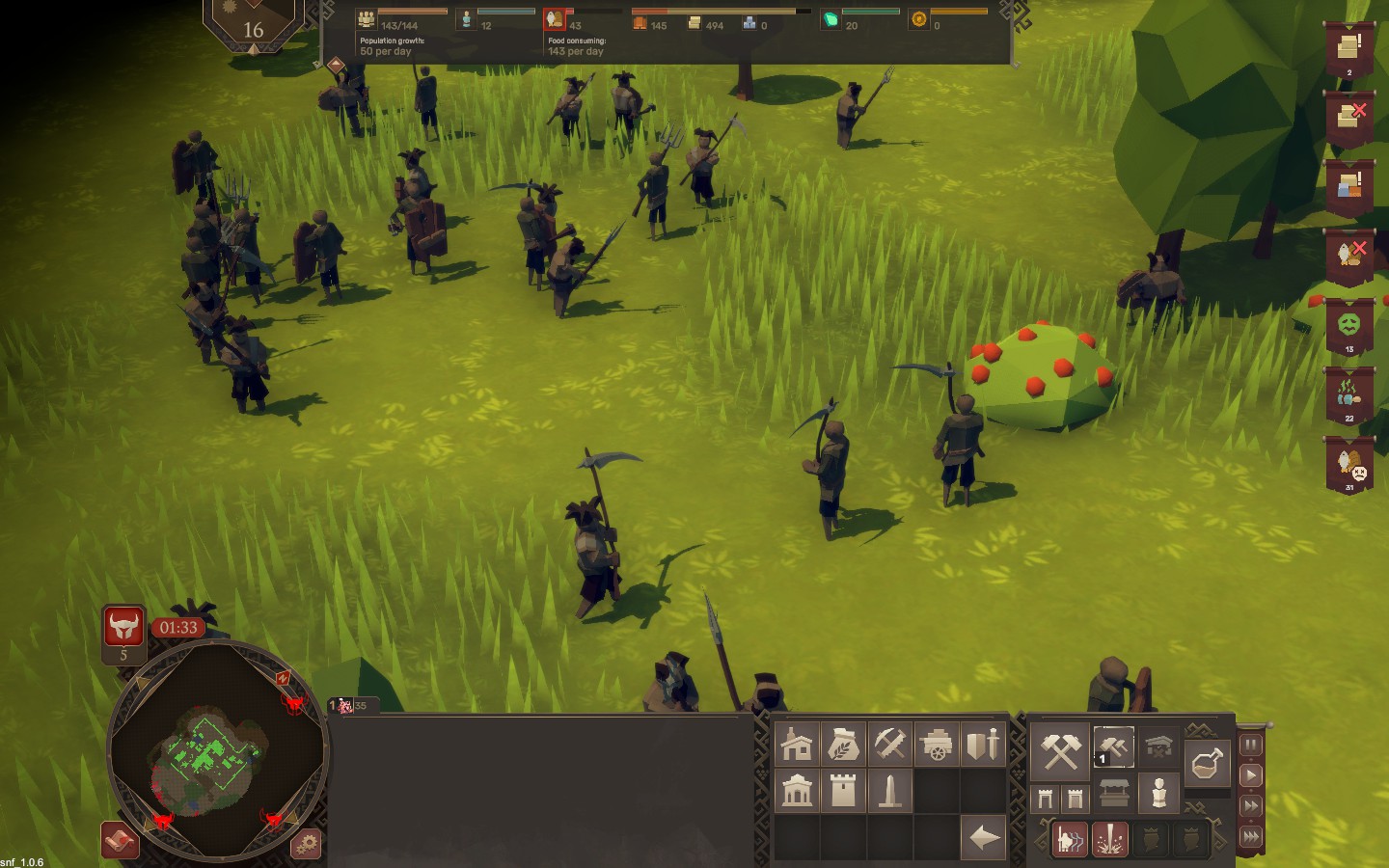The height and width of the screenshot is (868, 1389).
Task: Open the potion flask panel
Action: [x=1207, y=764]
